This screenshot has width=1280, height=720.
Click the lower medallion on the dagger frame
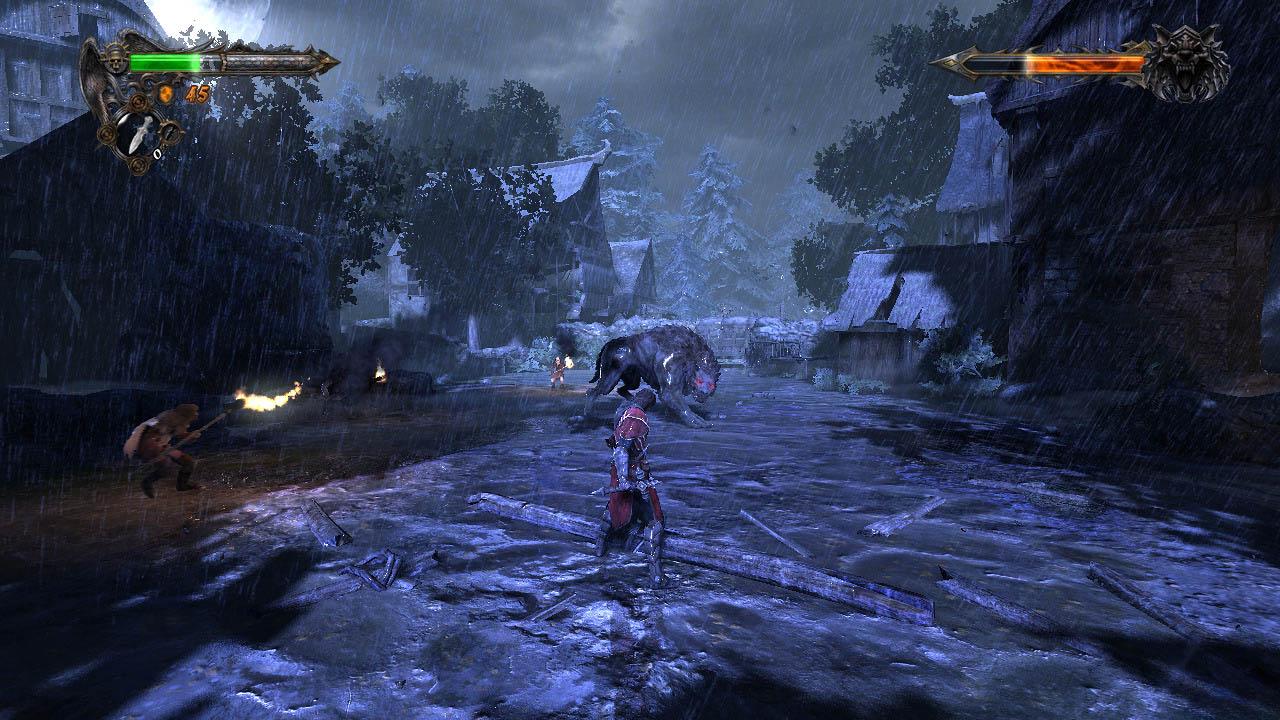[x=137, y=165]
